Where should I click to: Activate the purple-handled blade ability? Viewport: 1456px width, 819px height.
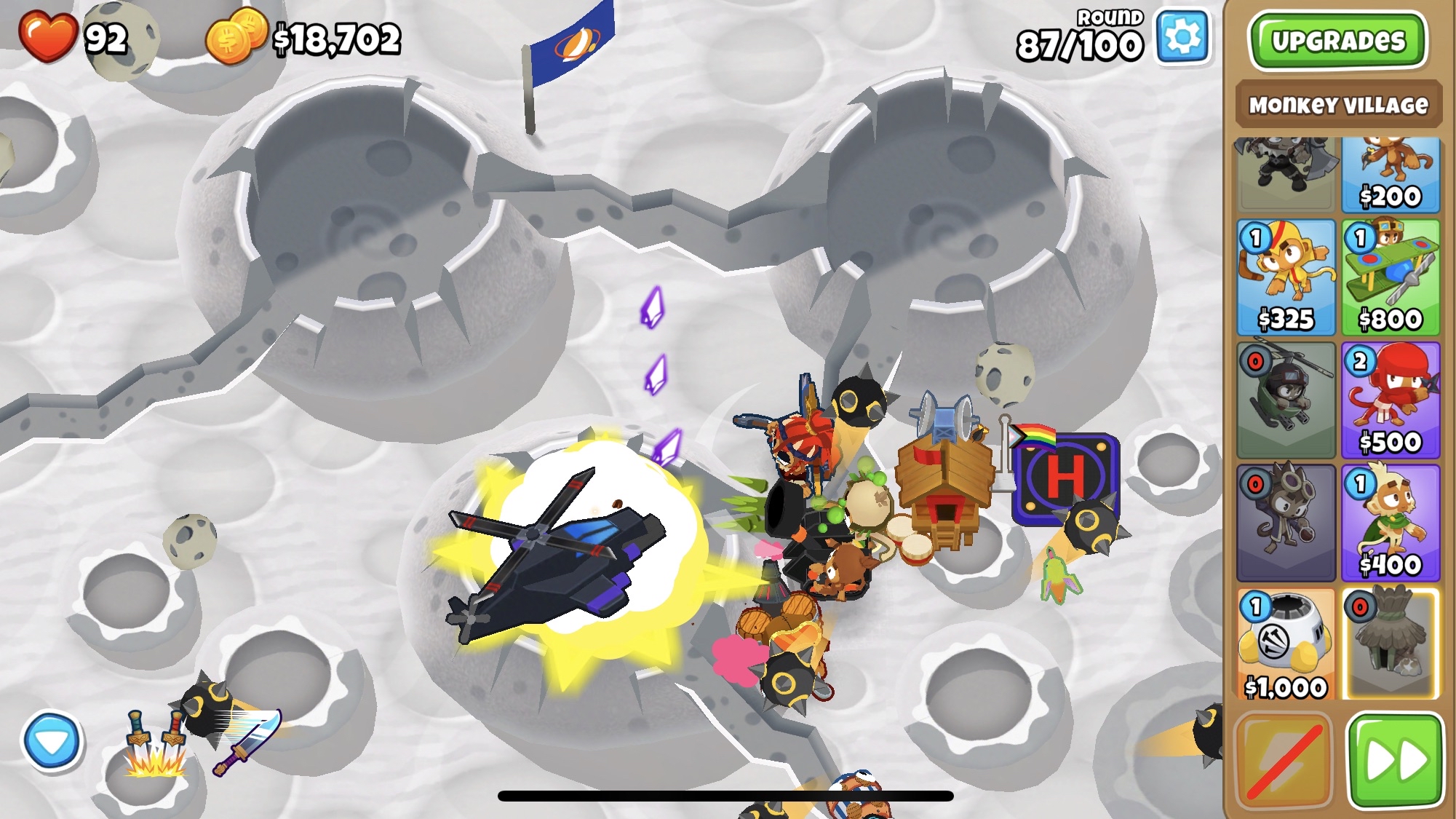(247, 743)
